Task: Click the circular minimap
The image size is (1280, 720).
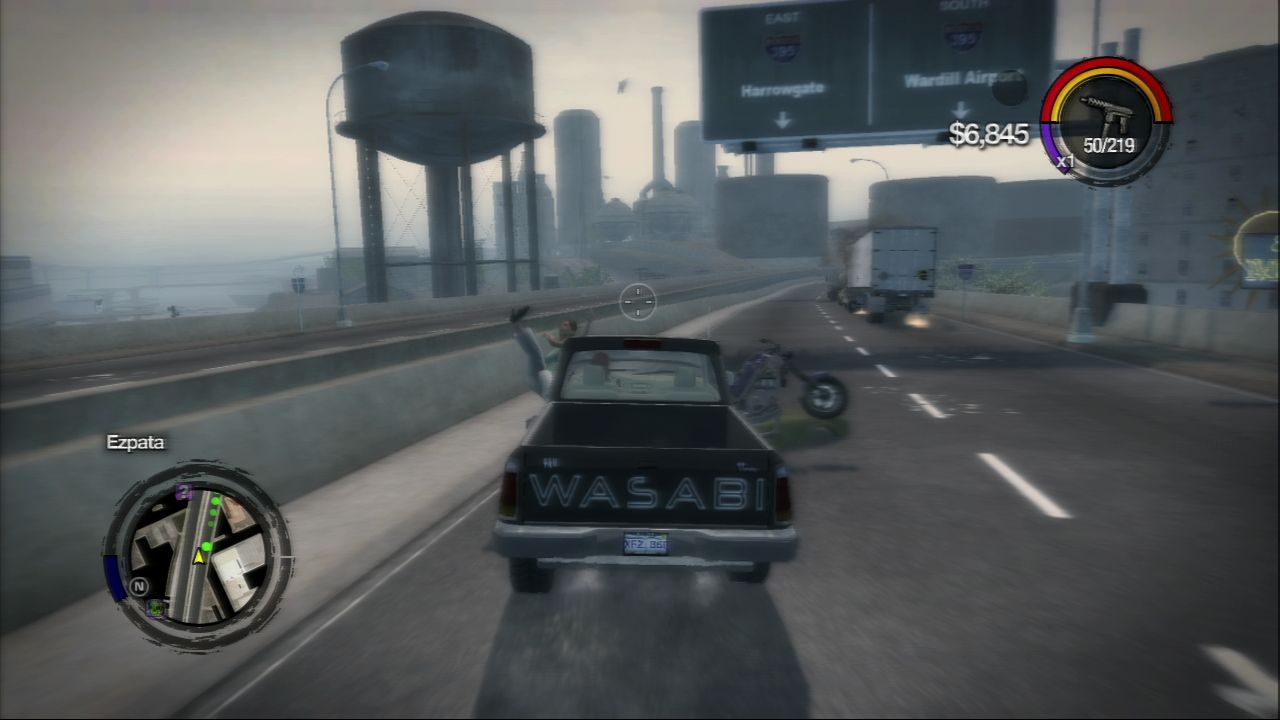Action: (197, 555)
